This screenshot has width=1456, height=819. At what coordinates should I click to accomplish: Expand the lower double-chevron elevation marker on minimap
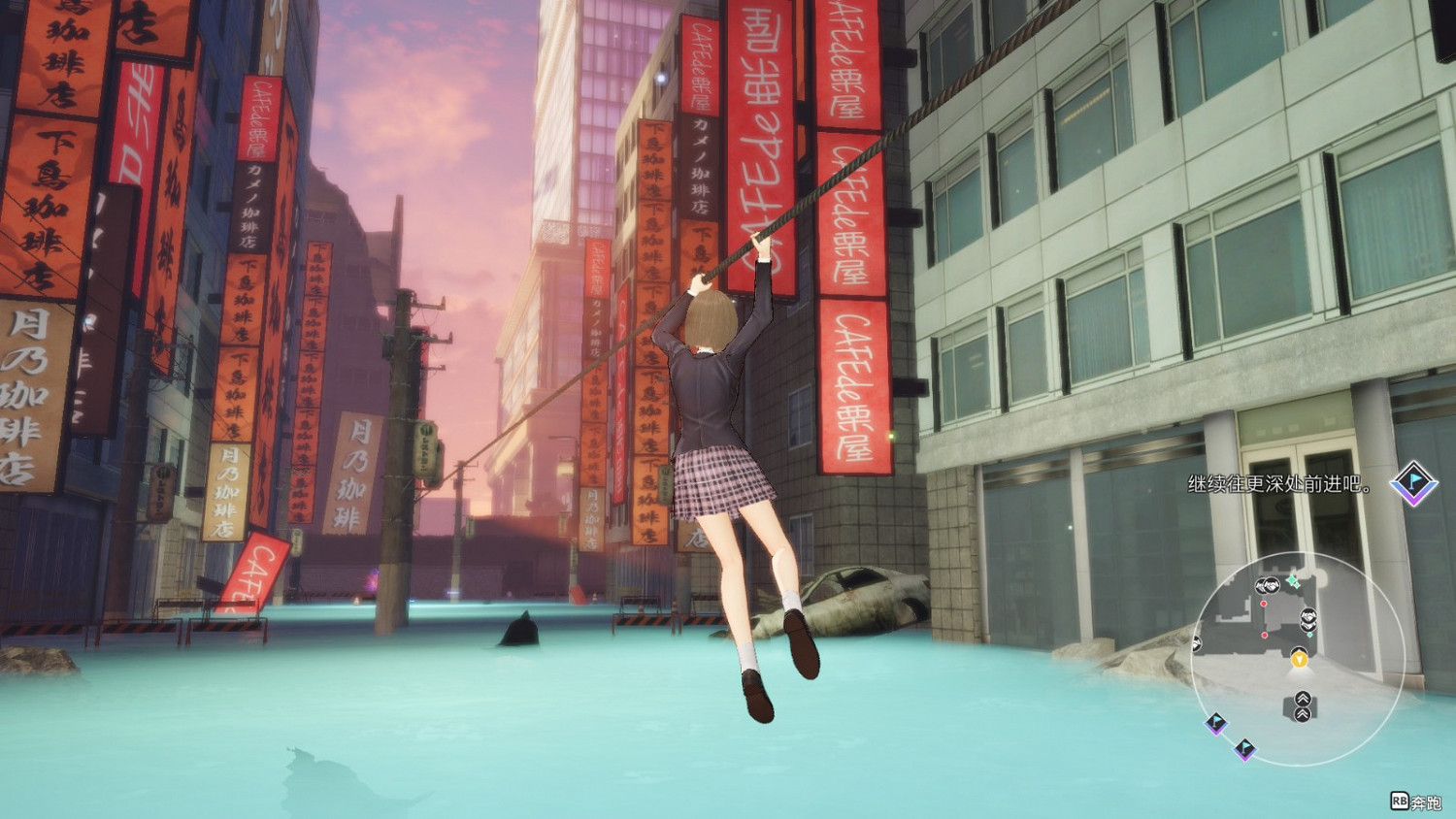coord(1304,715)
